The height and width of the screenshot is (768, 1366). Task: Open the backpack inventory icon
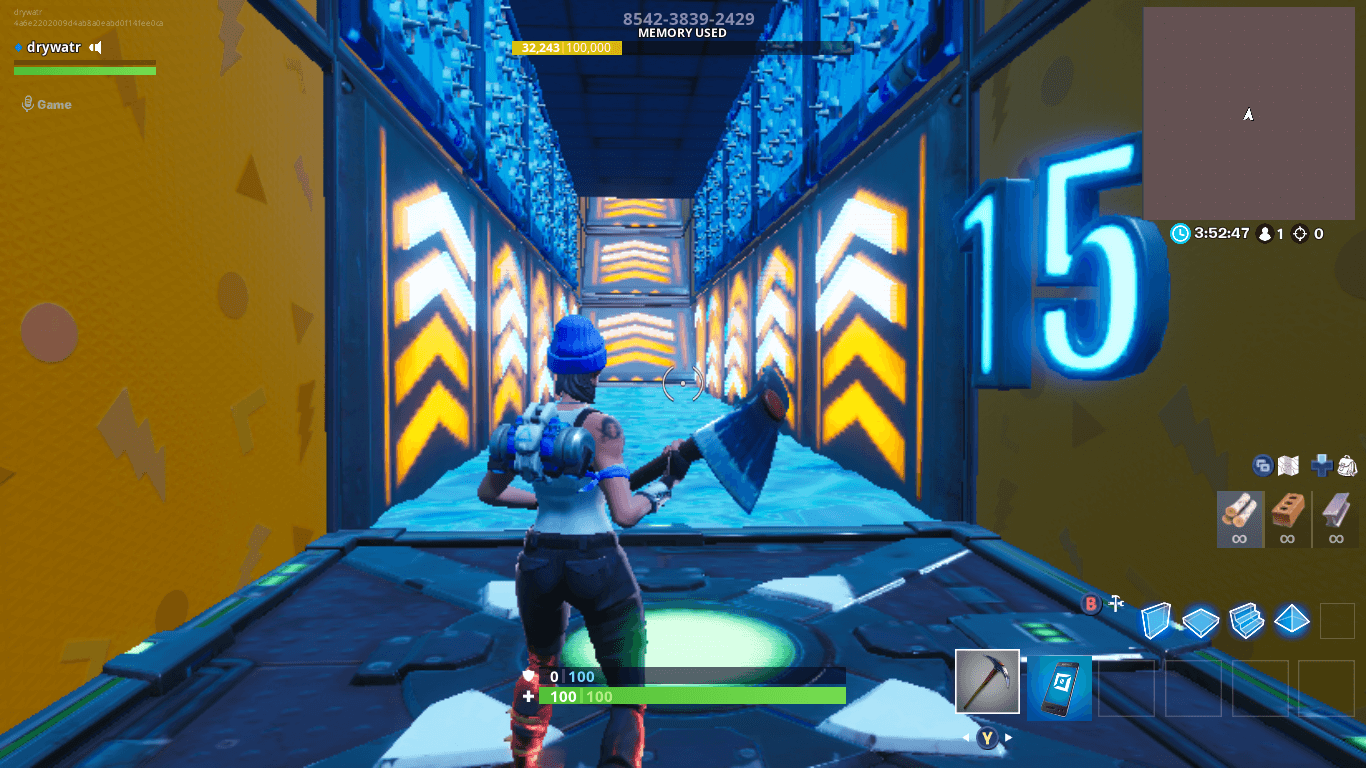tap(1348, 467)
